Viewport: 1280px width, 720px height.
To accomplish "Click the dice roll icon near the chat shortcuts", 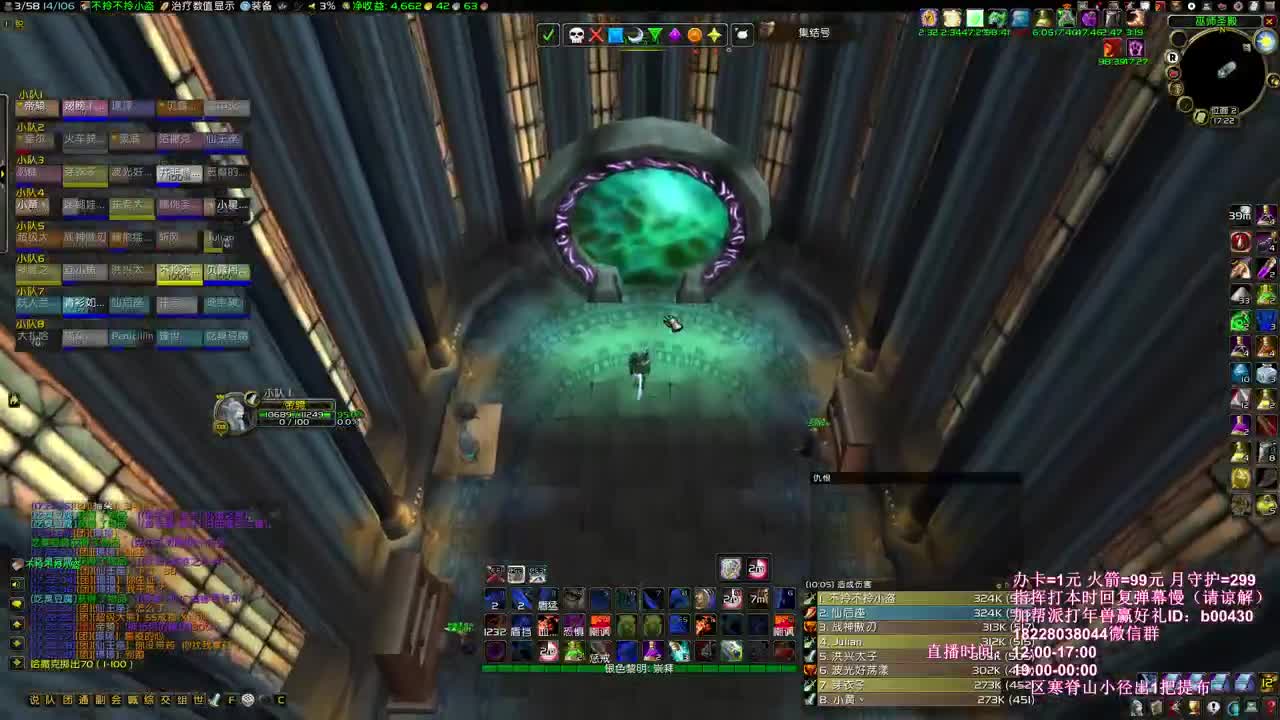I will 247,700.
